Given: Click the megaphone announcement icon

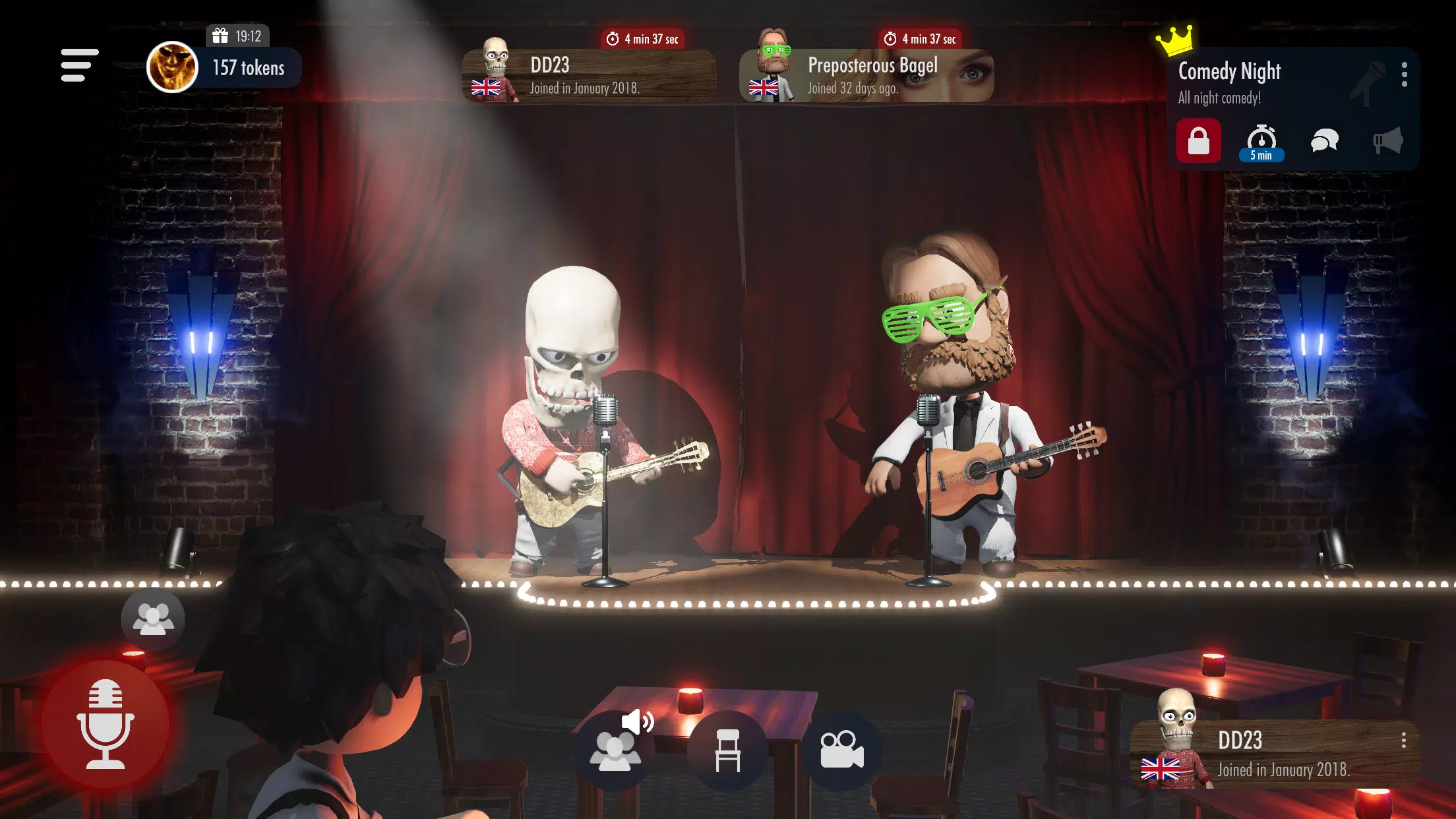Looking at the screenshot, I should click(x=1387, y=140).
